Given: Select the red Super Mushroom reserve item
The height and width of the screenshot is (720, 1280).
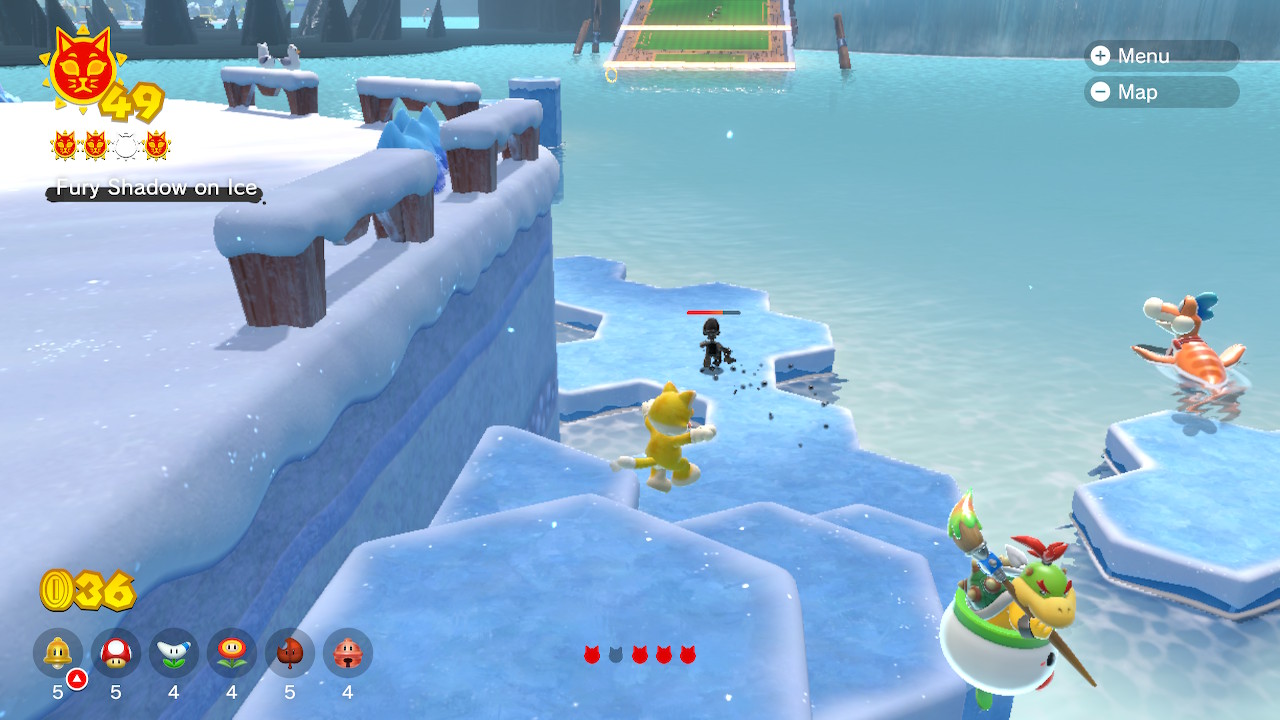Looking at the screenshot, I should tap(116, 653).
